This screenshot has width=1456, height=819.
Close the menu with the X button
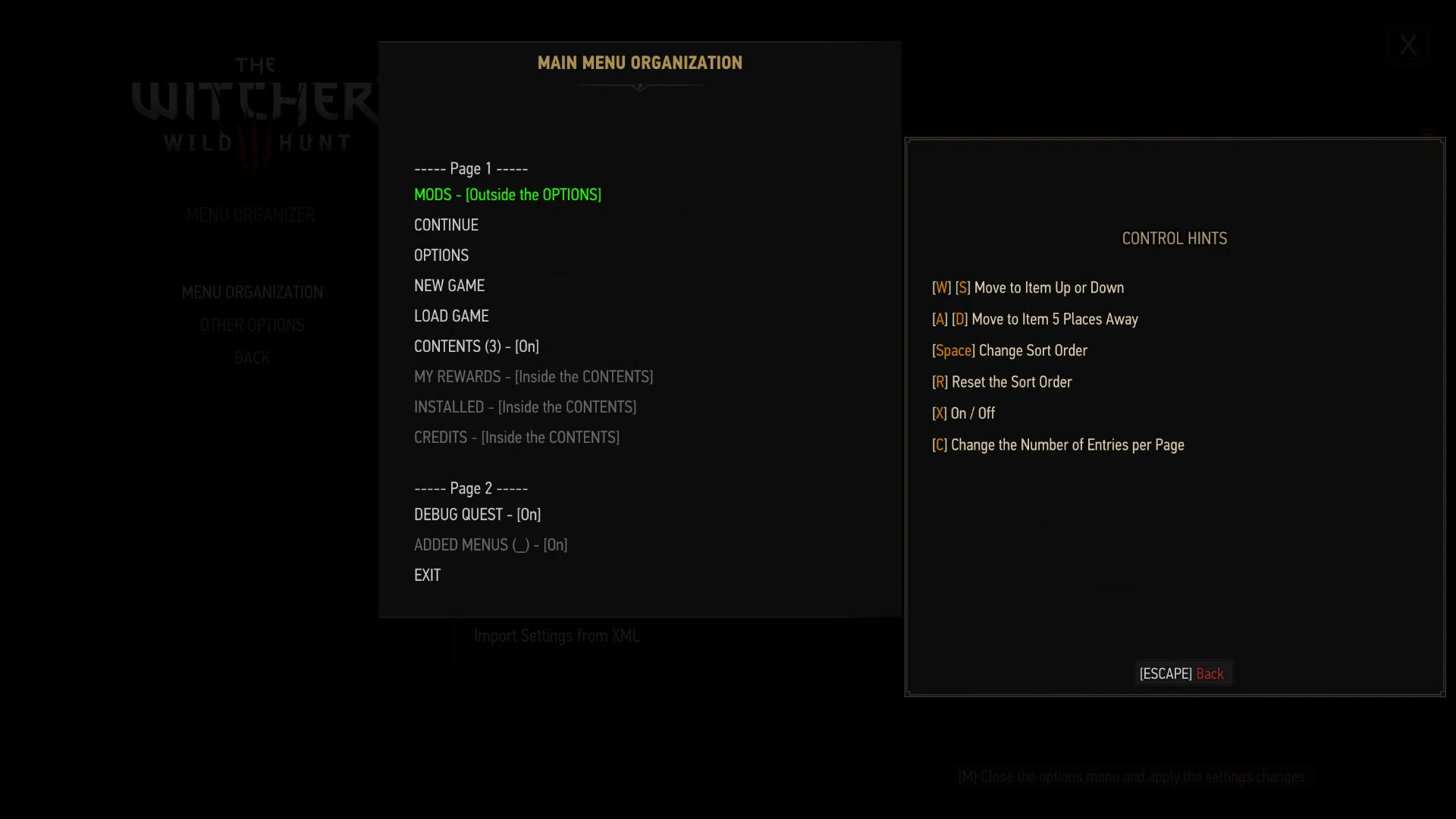1407,45
